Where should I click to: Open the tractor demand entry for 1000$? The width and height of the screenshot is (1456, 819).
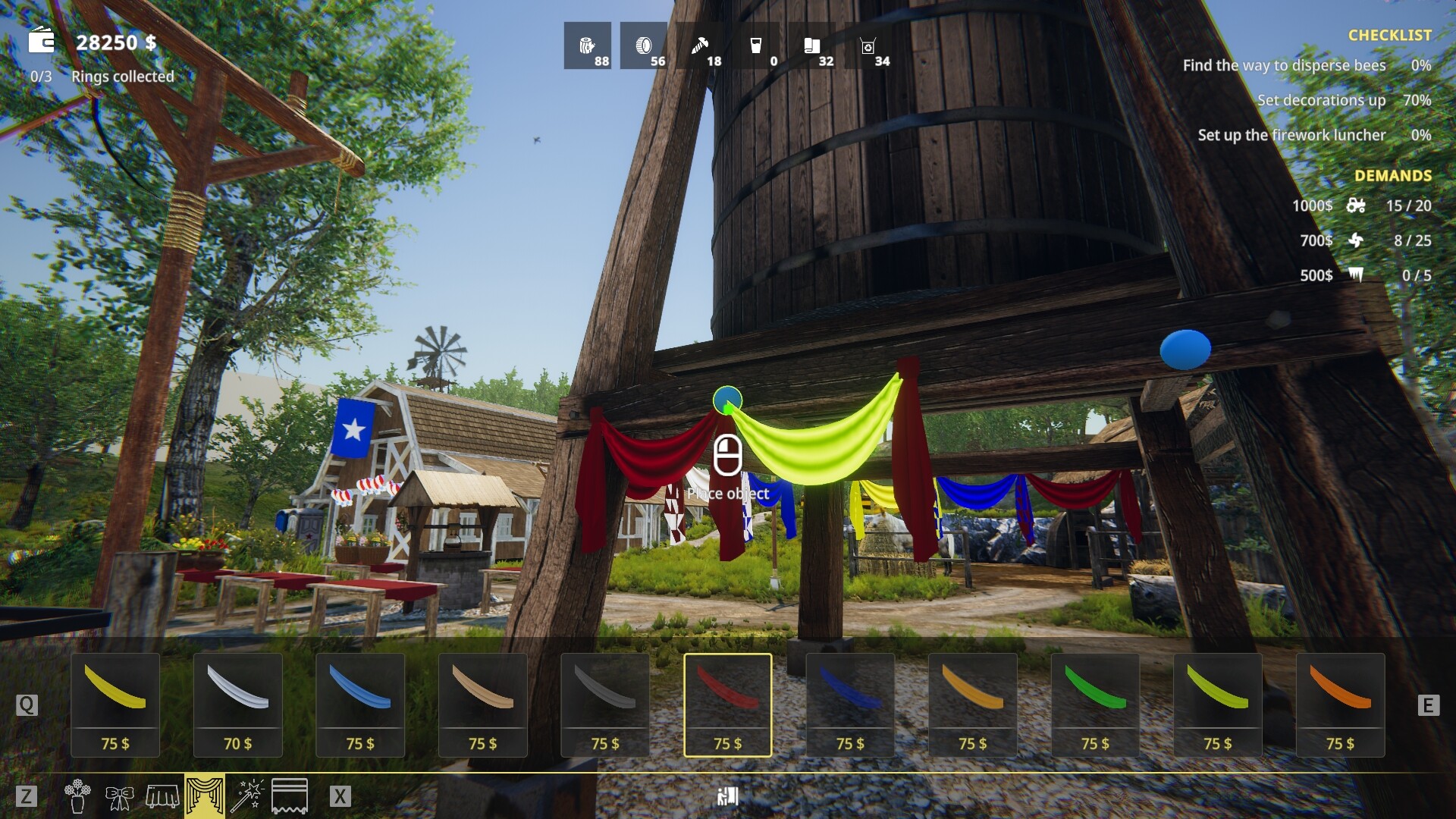pos(1357,206)
